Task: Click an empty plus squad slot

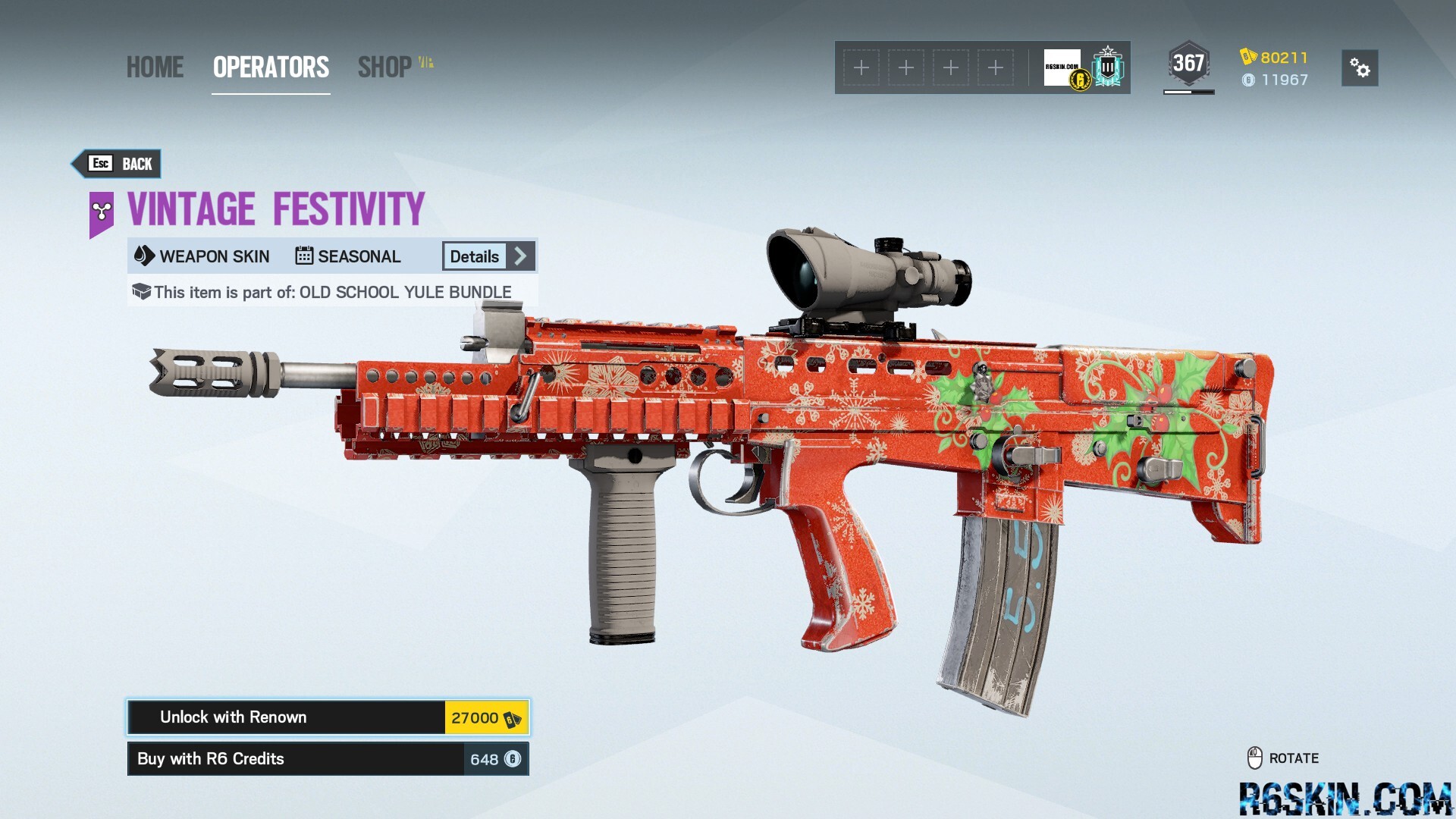Action: 861,67
